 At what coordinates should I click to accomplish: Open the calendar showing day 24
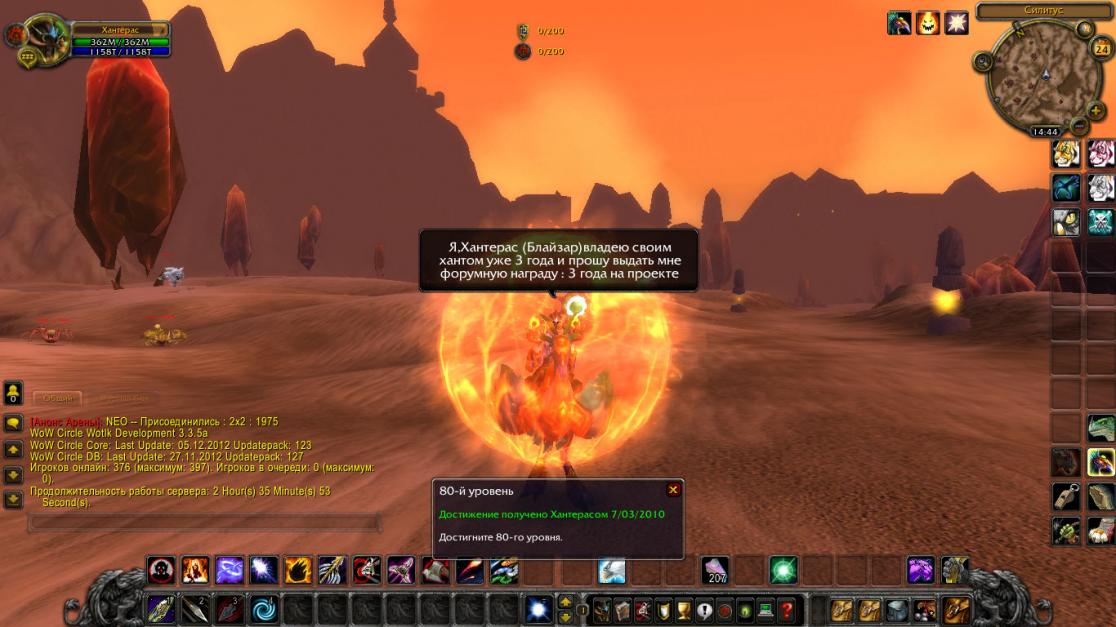(1101, 49)
